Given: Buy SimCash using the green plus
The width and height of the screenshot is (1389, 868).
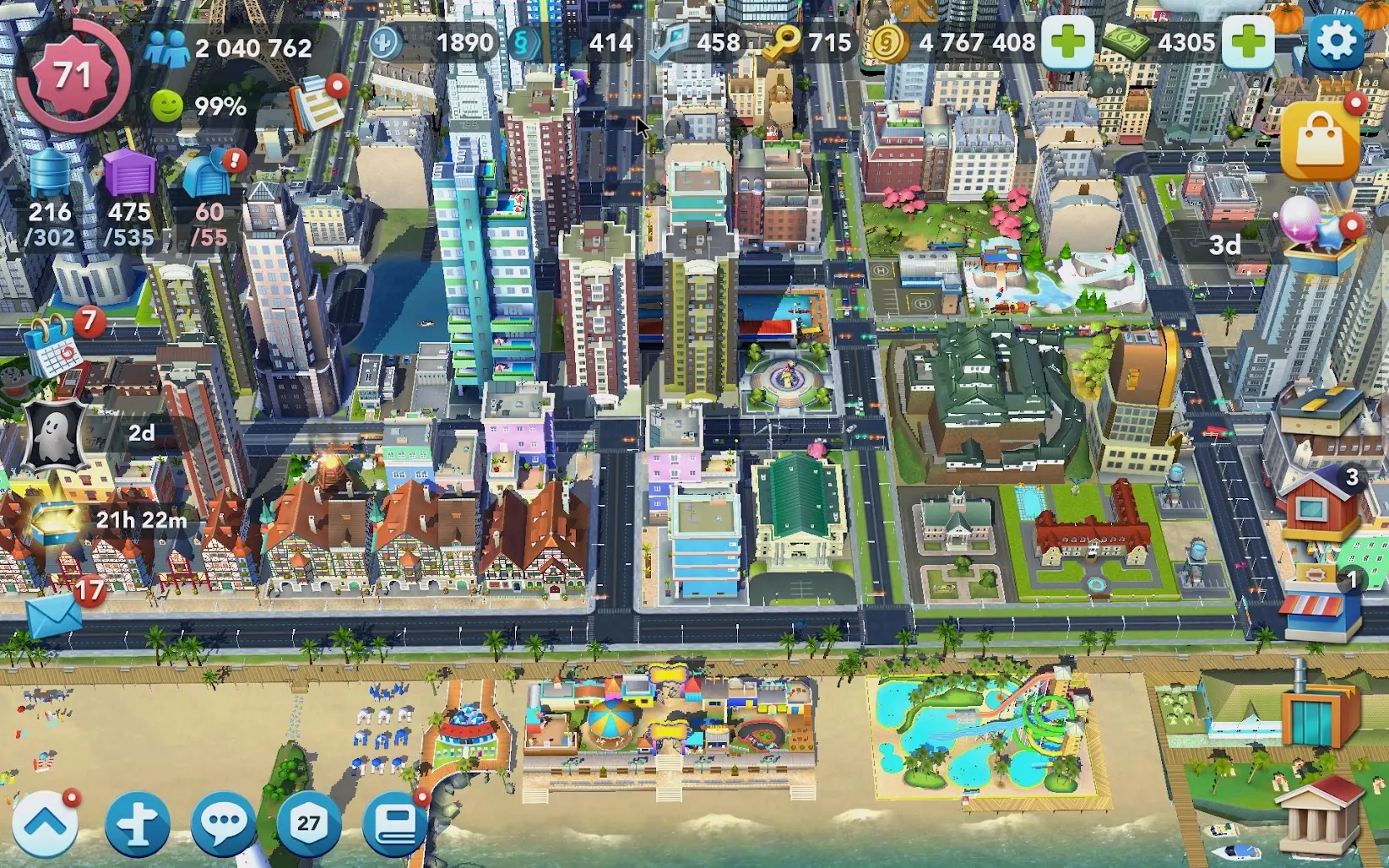Looking at the screenshot, I should point(1248,41).
